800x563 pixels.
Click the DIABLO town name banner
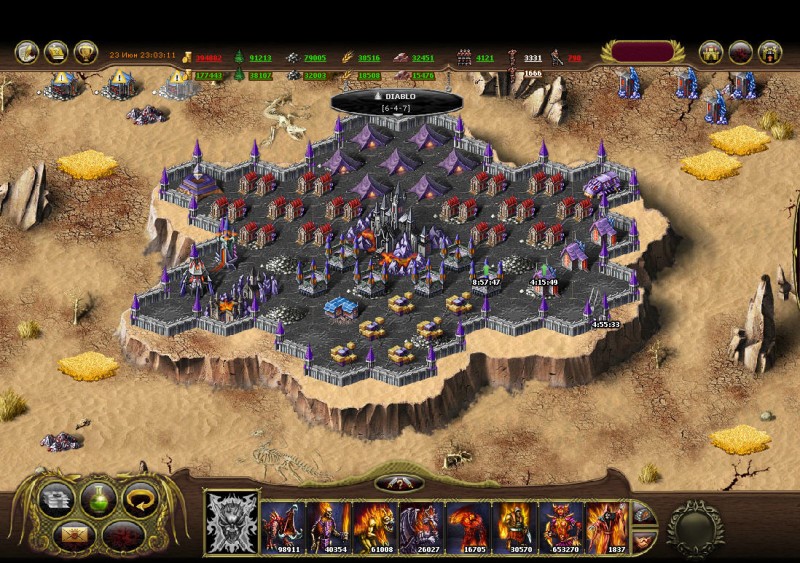(399, 98)
